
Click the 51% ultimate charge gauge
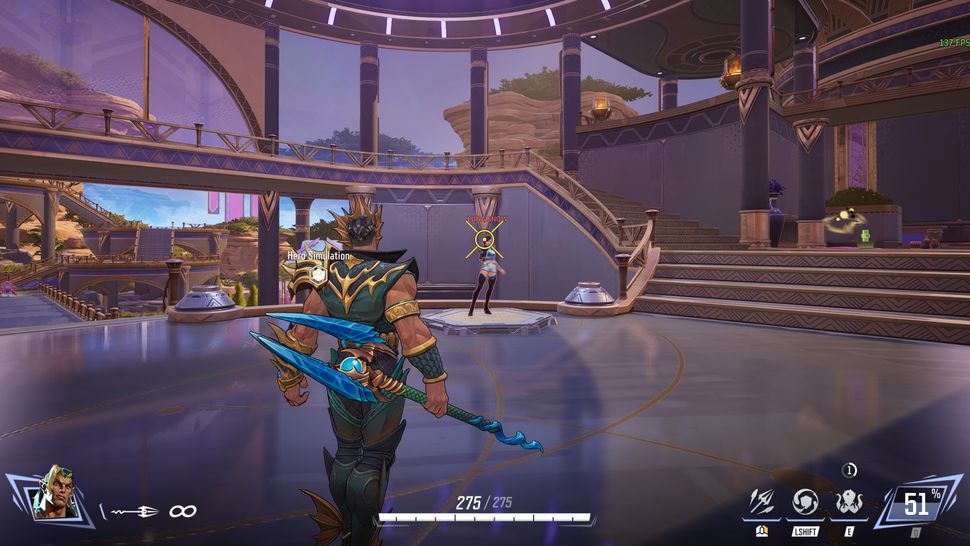pos(916,503)
